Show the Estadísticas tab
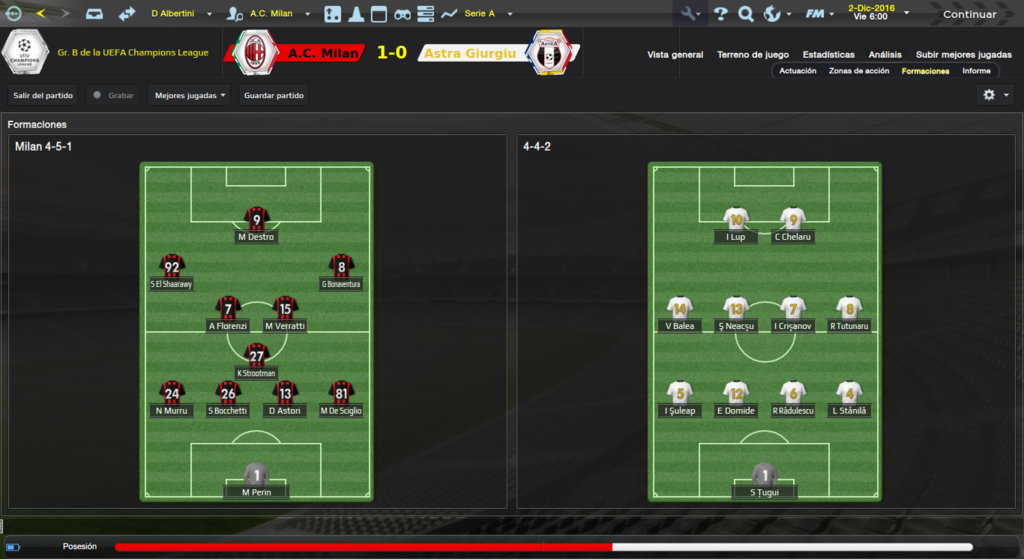 [x=828, y=54]
